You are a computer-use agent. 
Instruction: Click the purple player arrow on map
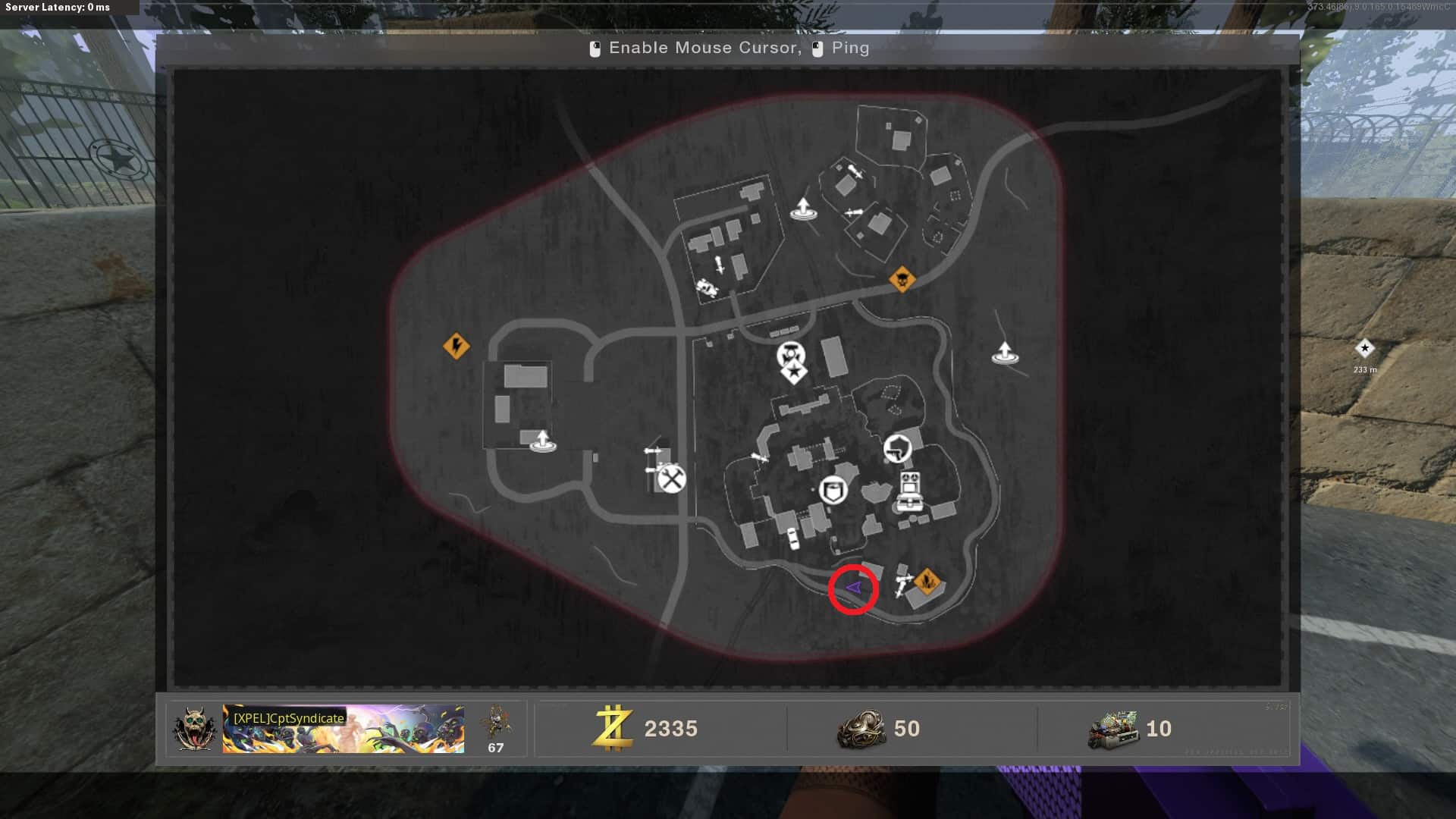[x=853, y=588]
